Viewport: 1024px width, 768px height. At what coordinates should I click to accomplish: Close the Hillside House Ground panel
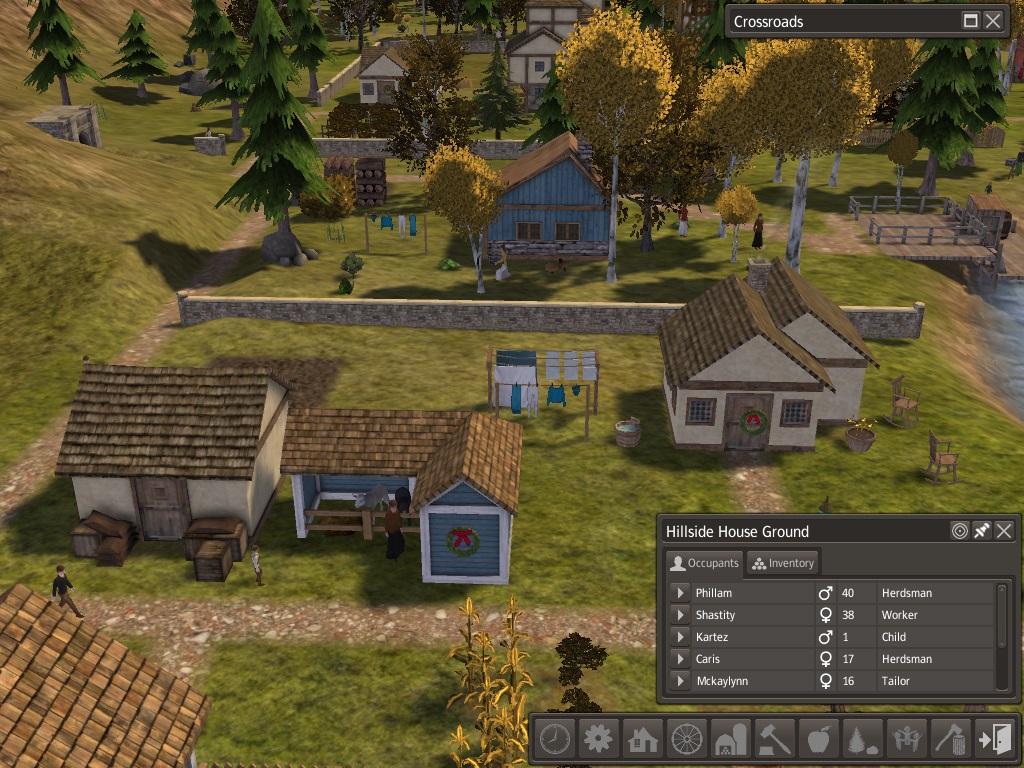coord(1004,531)
